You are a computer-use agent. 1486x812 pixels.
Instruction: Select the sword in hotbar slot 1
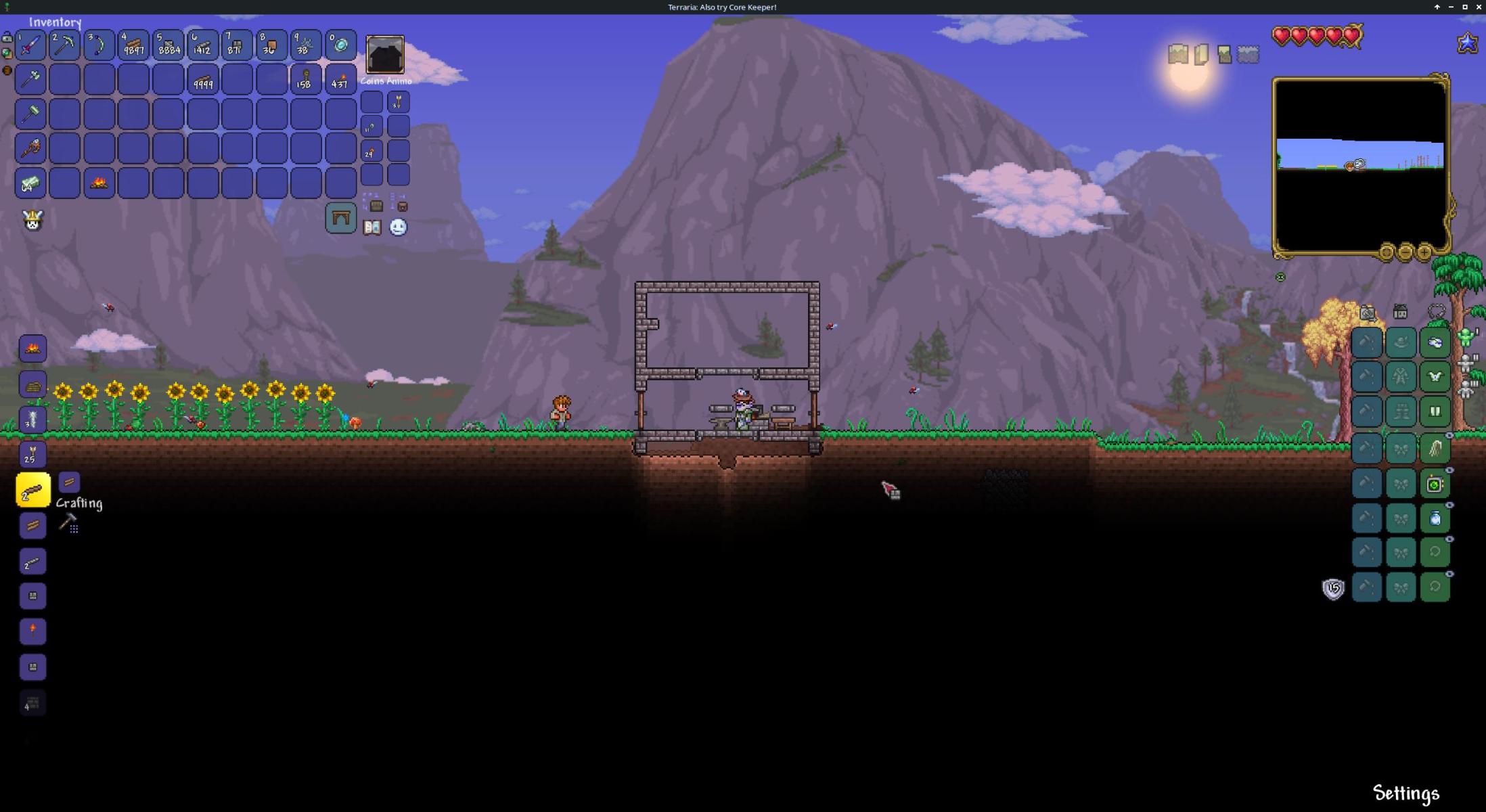(30, 45)
